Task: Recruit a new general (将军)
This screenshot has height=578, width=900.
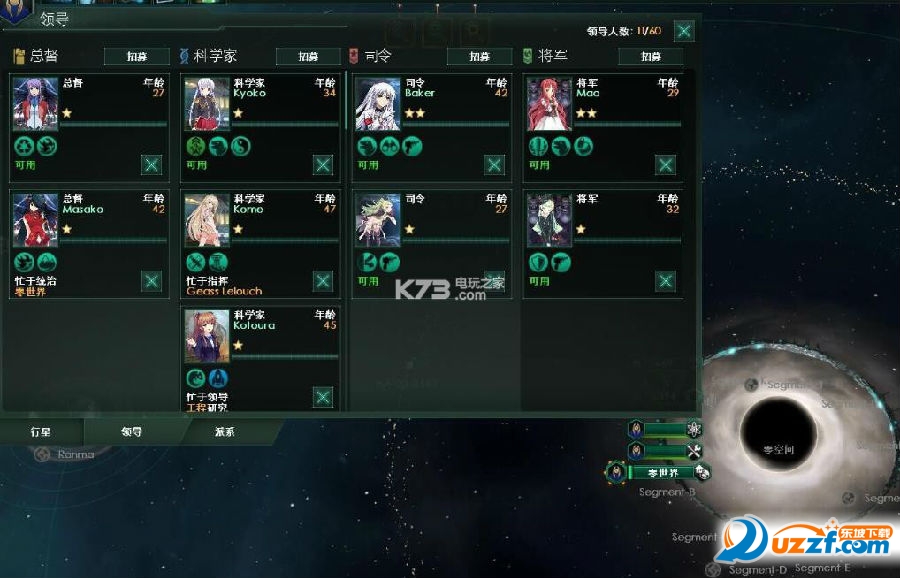Action: [x=650, y=57]
